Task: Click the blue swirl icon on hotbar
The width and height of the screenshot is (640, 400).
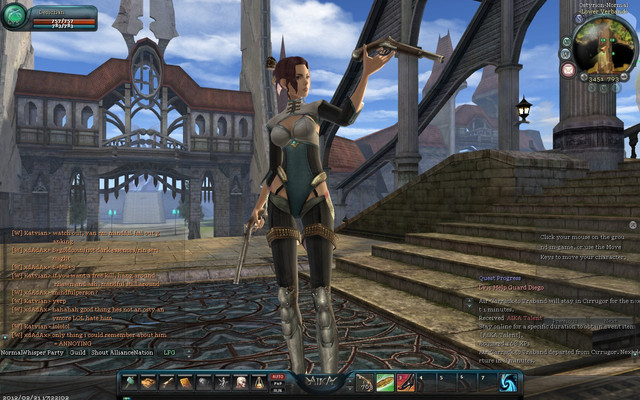Action: click(x=508, y=382)
